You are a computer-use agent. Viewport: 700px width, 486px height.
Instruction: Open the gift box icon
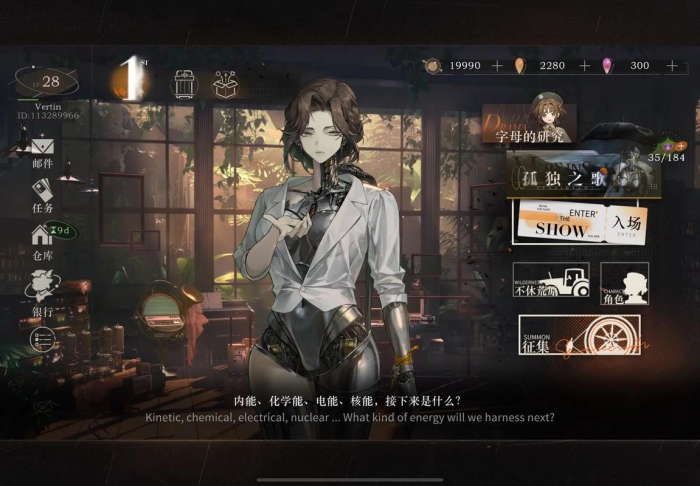(225, 84)
